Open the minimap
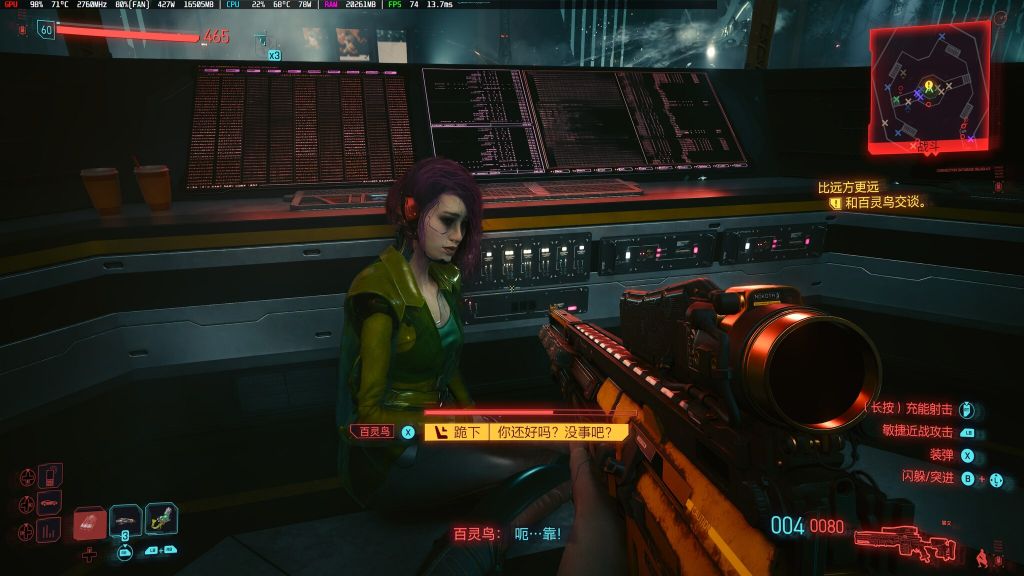This screenshot has height=576, width=1024. [x=929, y=88]
